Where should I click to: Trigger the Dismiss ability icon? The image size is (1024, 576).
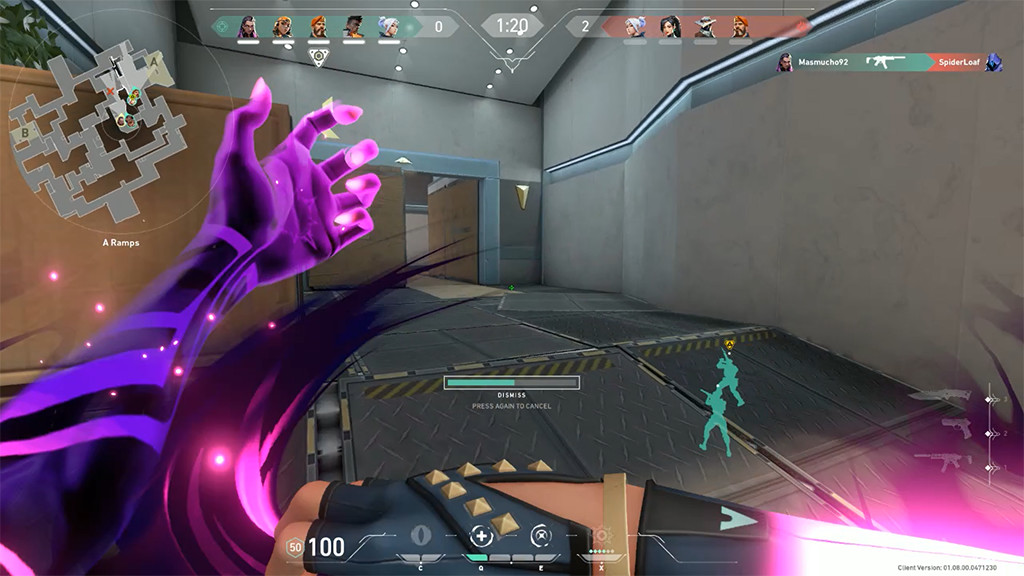tap(541, 534)
